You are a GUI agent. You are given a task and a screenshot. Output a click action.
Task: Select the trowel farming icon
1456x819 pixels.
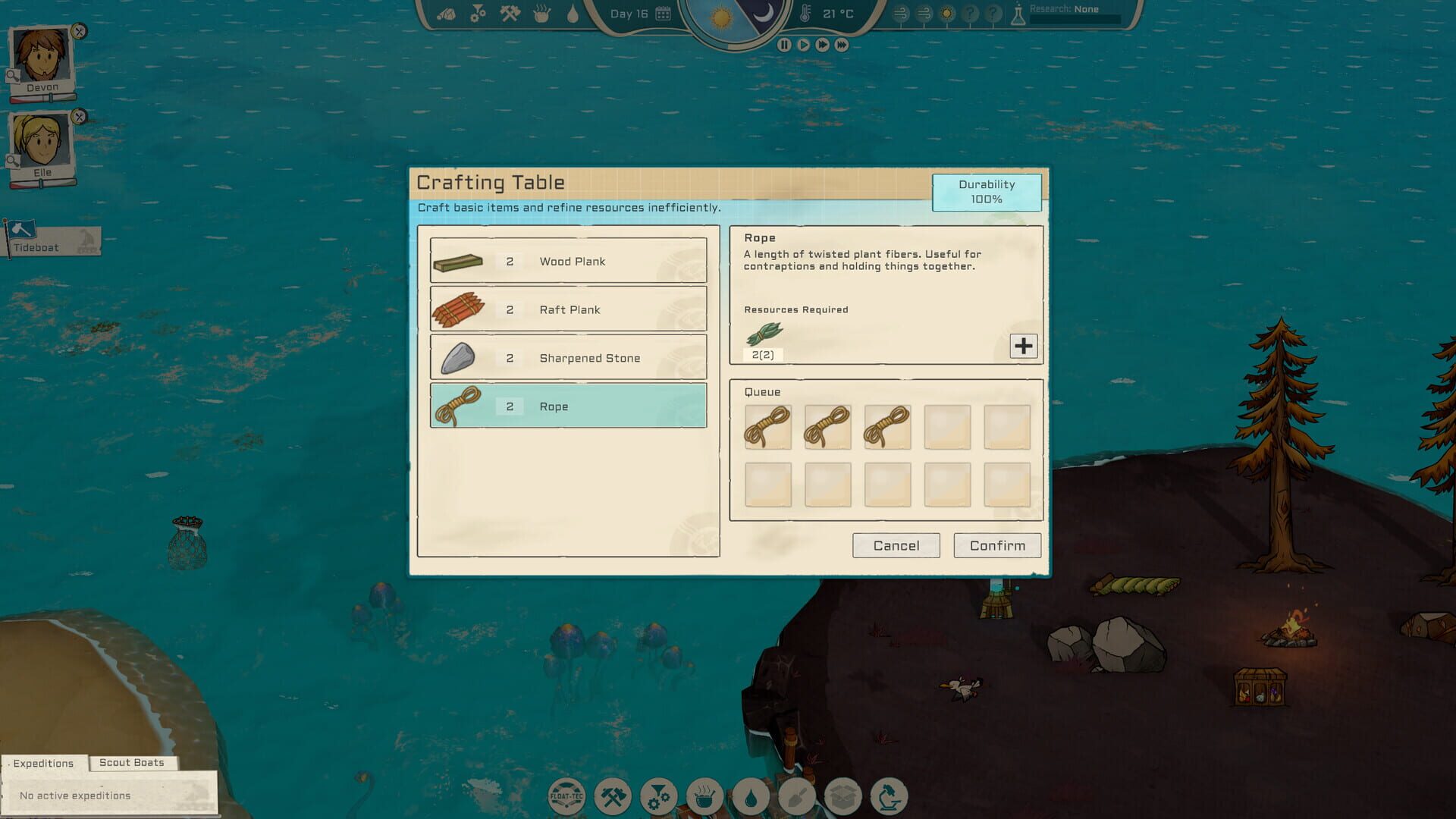tap(797, 796)
